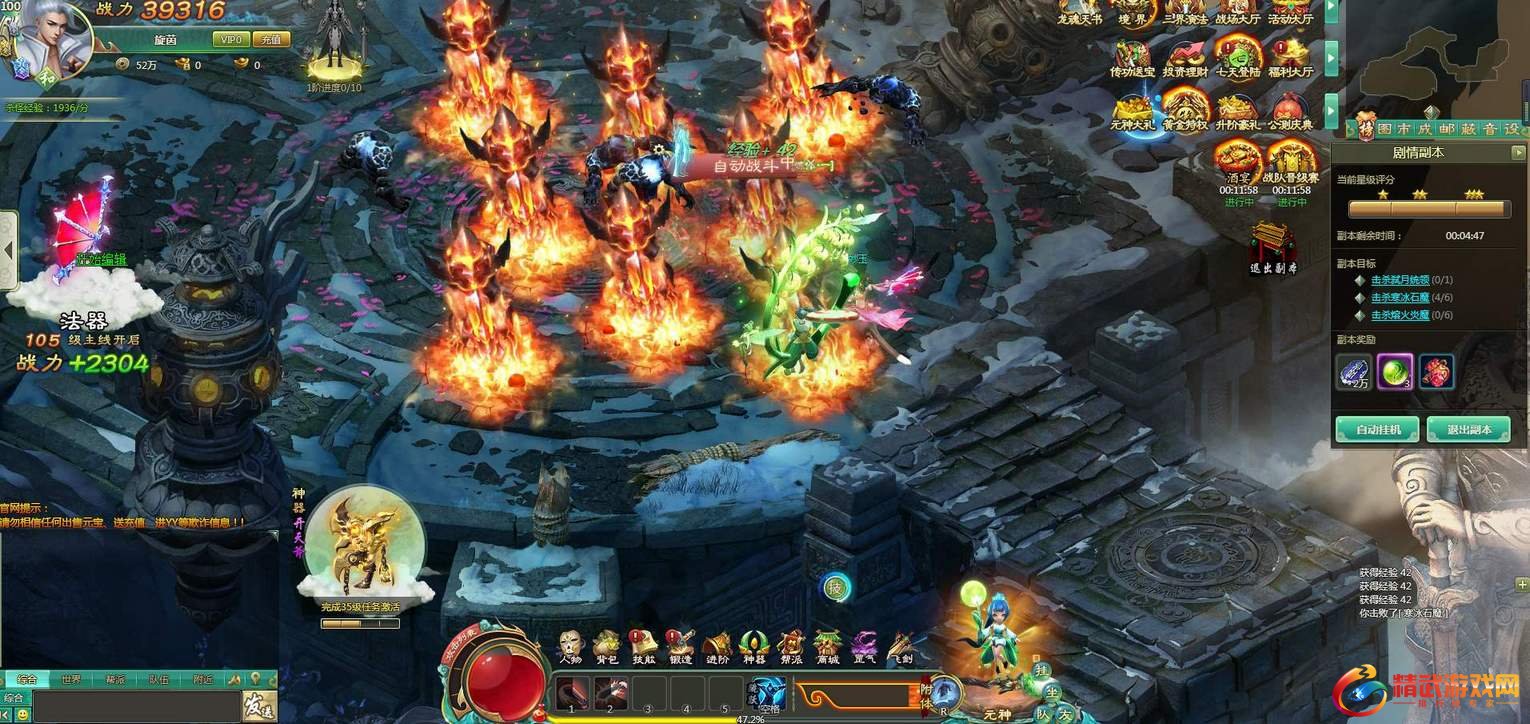Open the VIP0 privileges button

pos(230,40)
